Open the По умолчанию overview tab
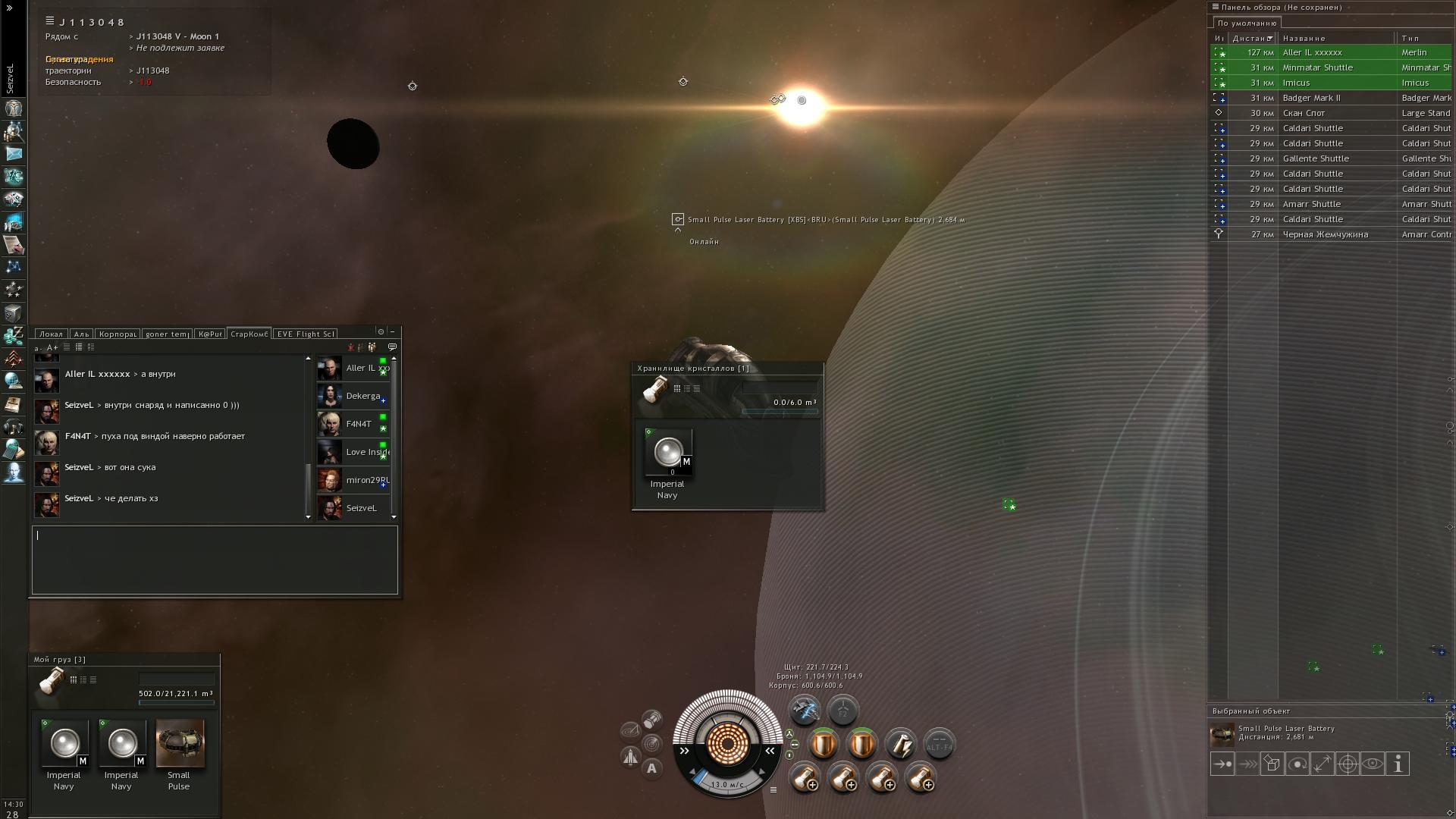Screen dimensions: 1456x819 1247,23
